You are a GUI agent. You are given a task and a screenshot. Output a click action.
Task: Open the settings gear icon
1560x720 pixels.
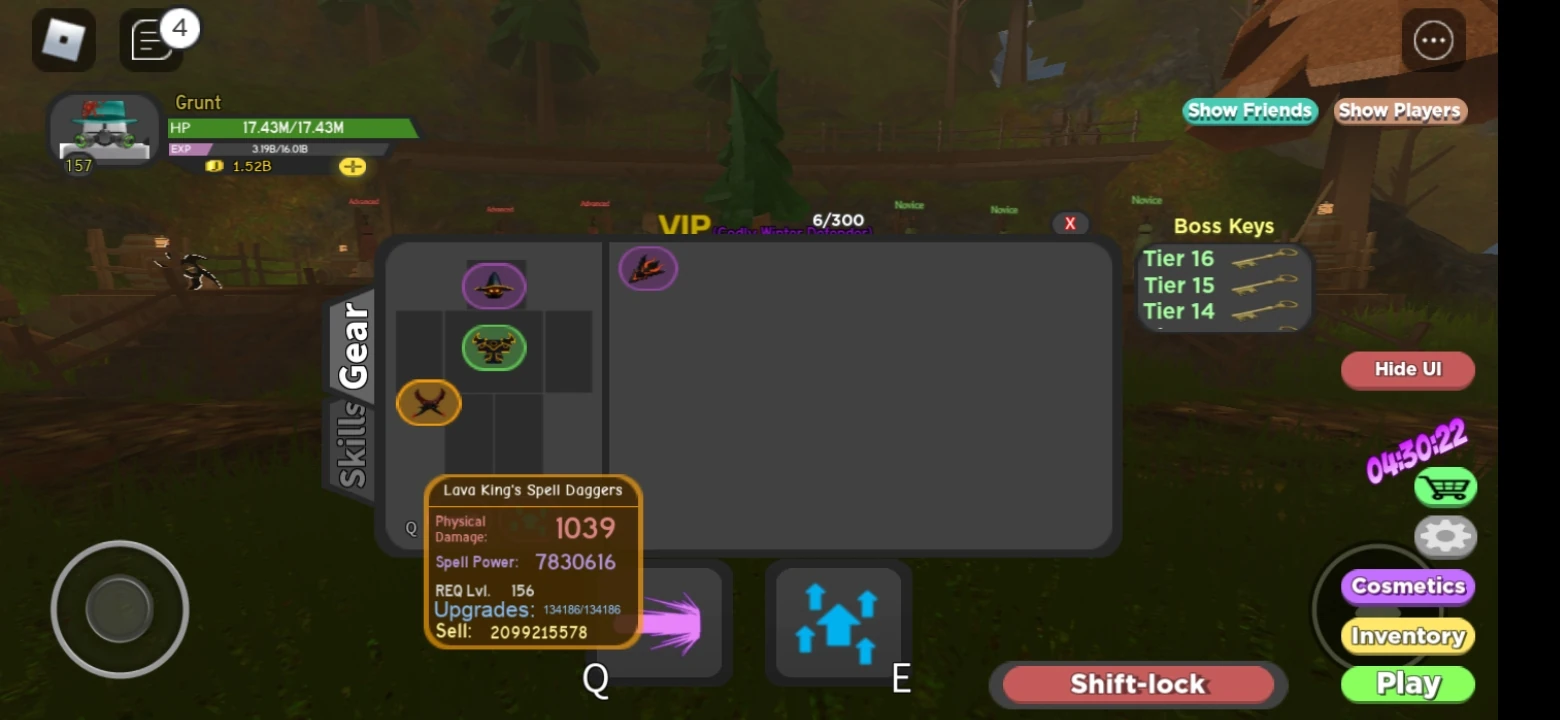(1444, 537)
